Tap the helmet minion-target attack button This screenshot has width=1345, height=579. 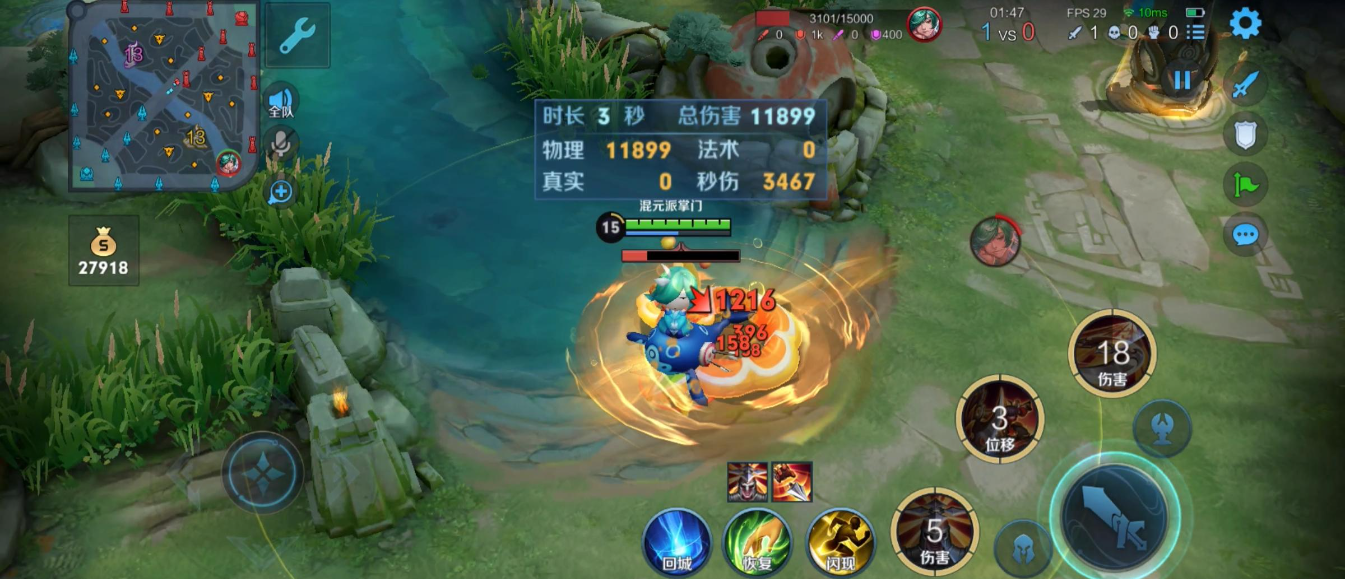tap(1023, 547)
